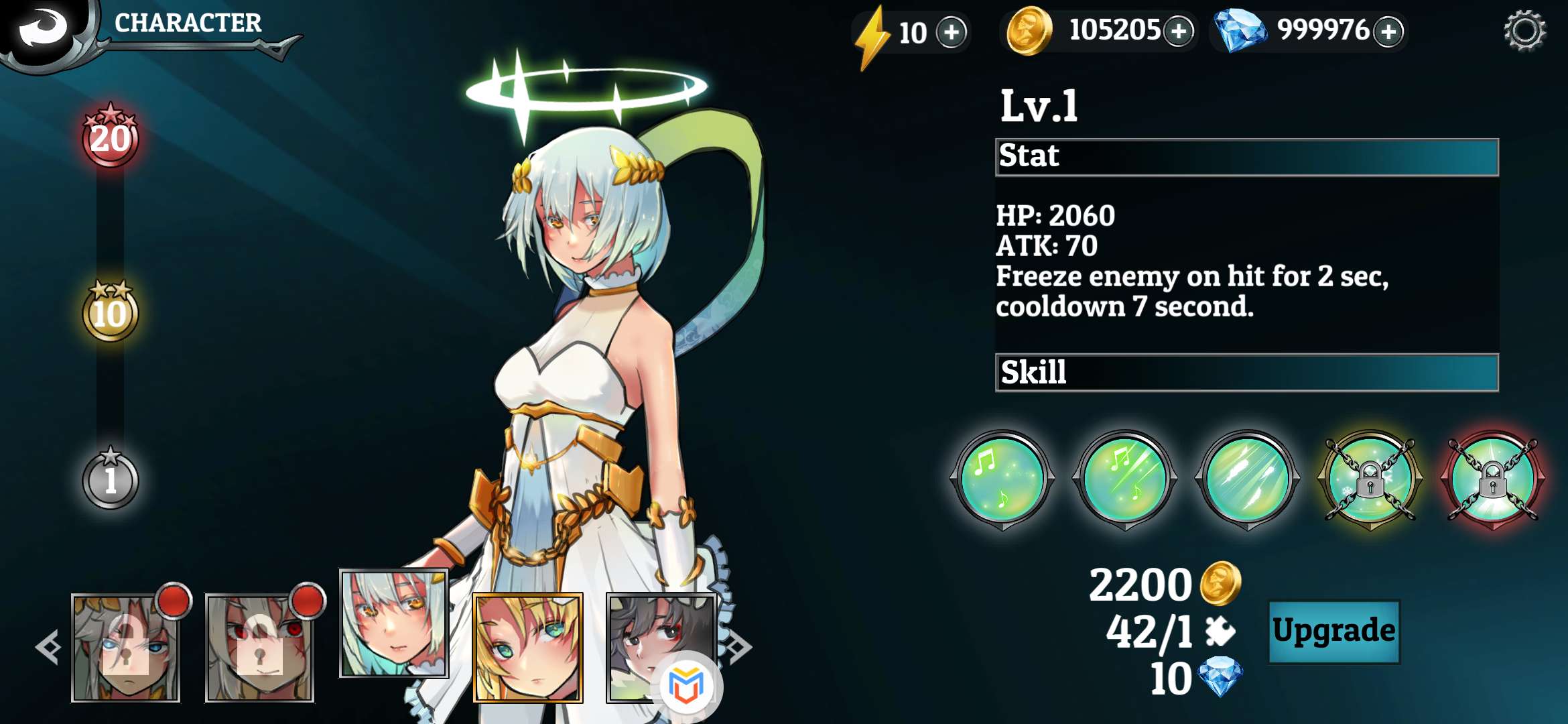The image size is (1568, 724).
Task: Select the locked red-eyed character portrait
Action: click(259, 648)
